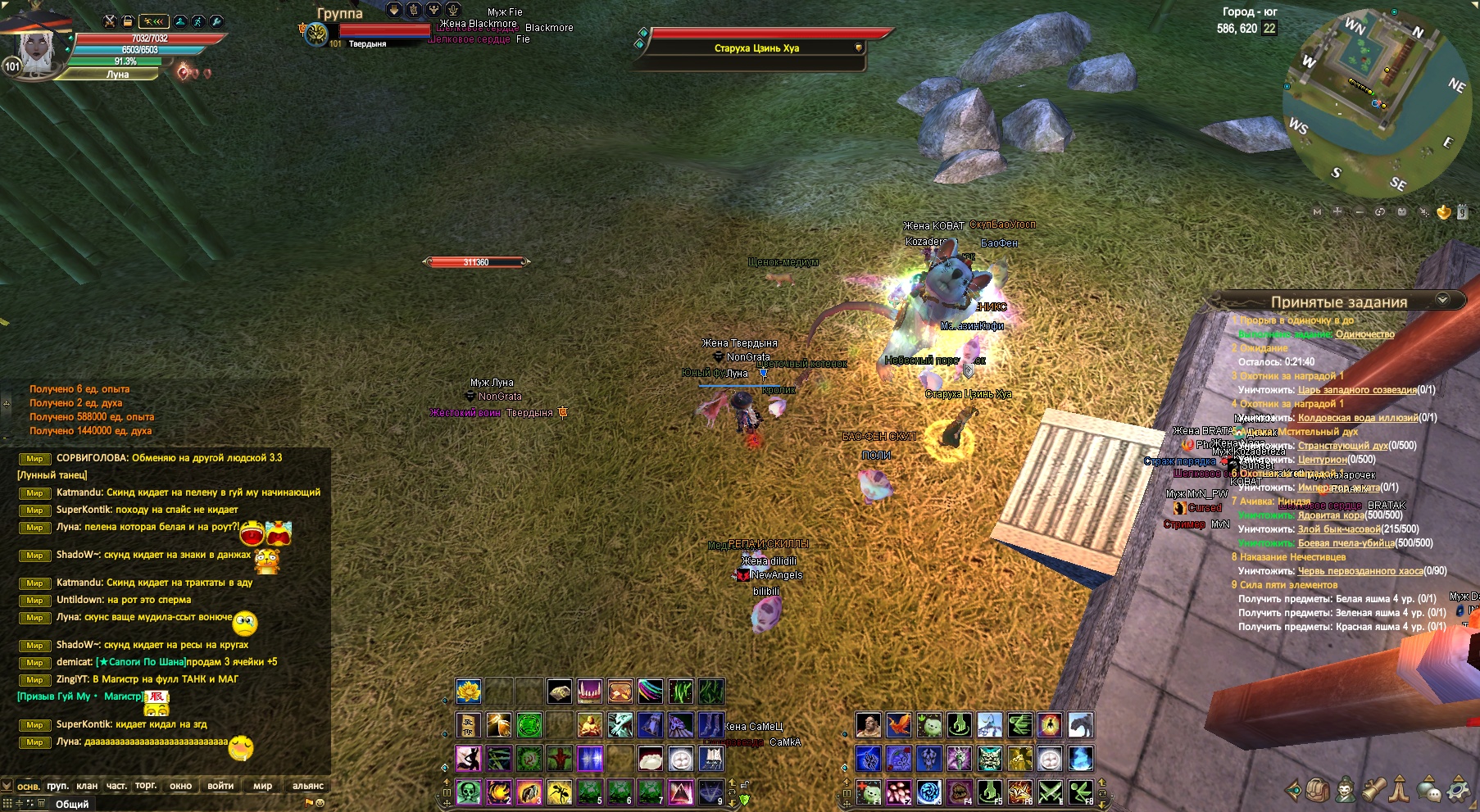Activate the yellow lotus flower skill
This screenshot has width=1480, height=812.
coord(468,692)
